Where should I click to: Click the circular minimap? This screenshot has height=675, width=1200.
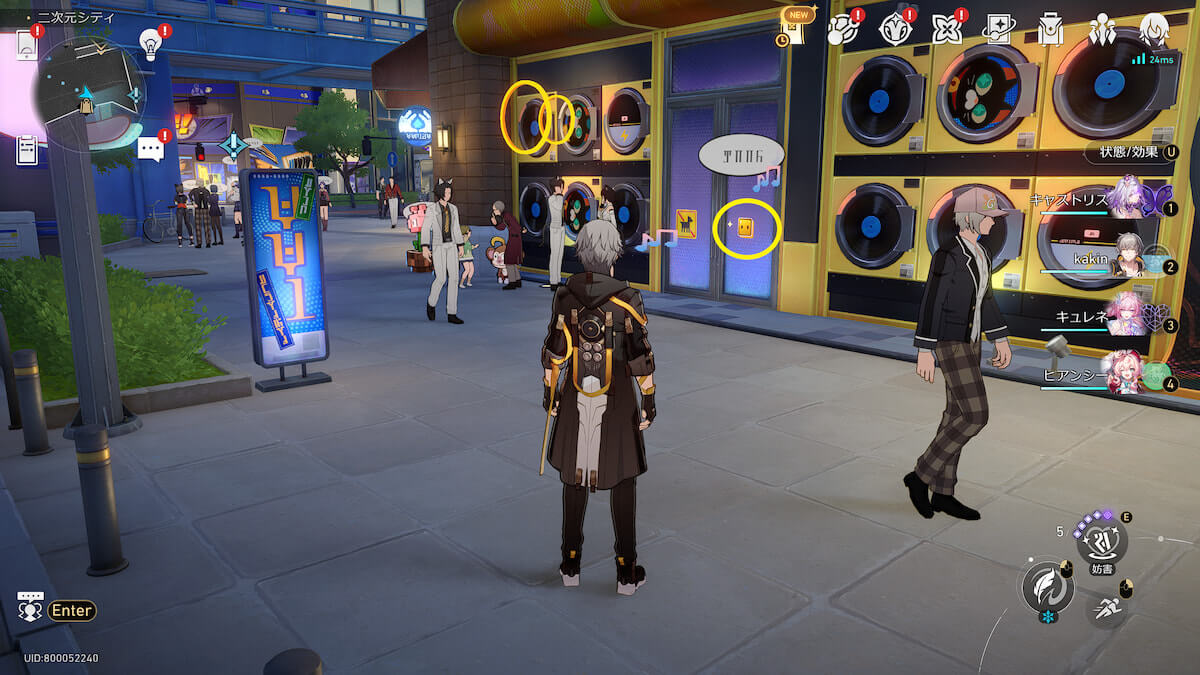[88, 93]
